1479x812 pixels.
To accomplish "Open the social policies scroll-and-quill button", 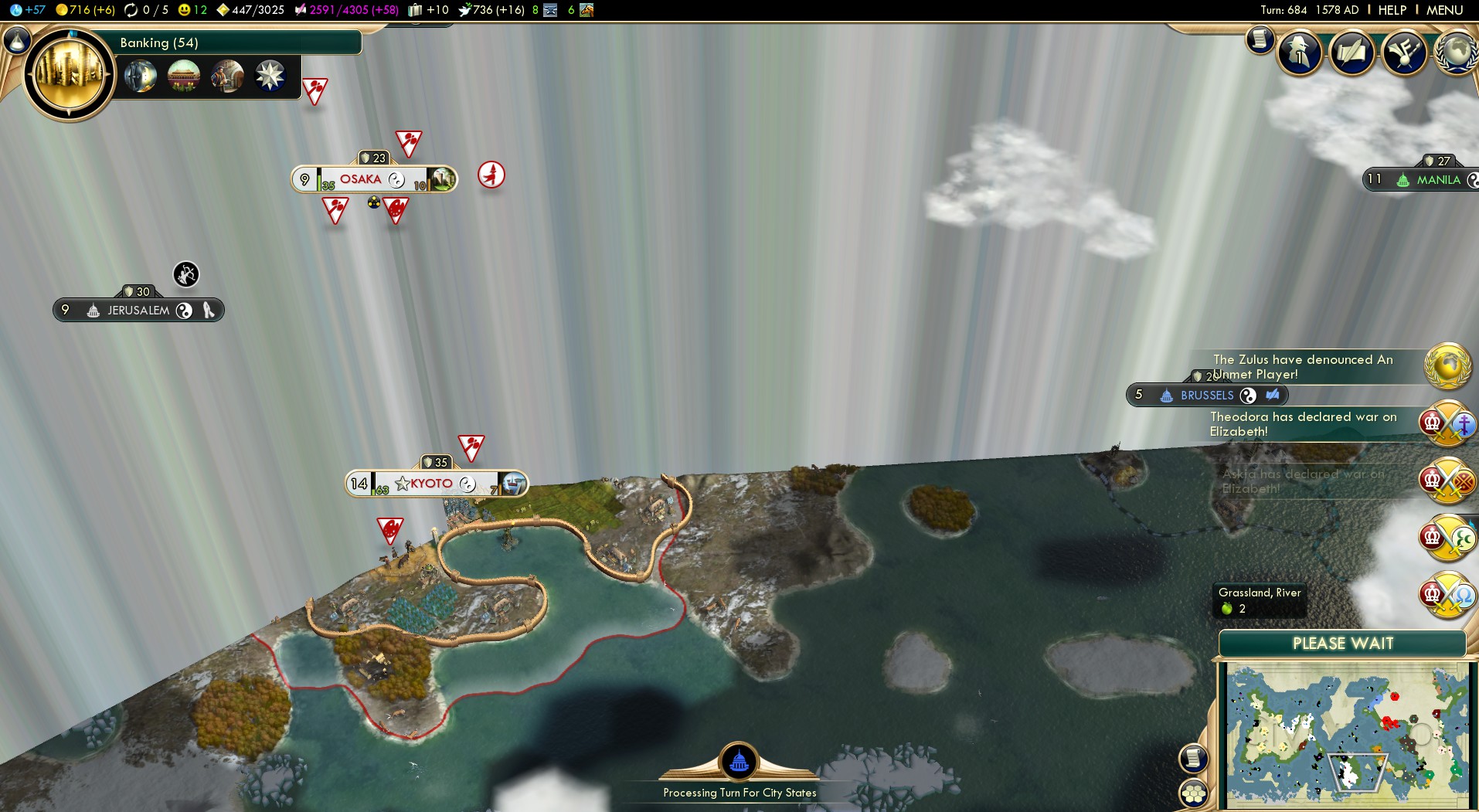I will click(x=1351, y=53).
